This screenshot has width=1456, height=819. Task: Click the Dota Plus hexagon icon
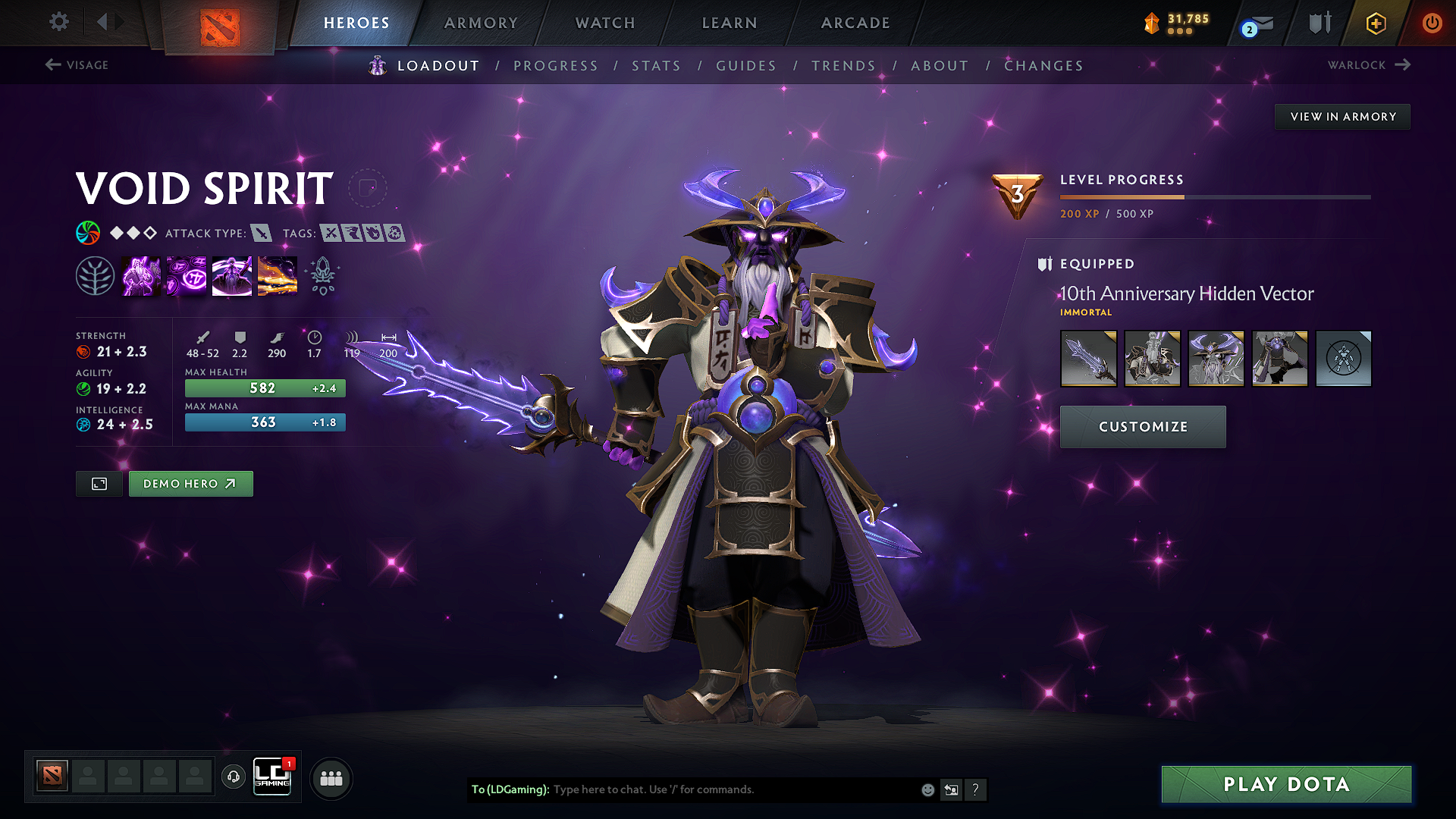pyautogui.click(x=1375, y=23)
